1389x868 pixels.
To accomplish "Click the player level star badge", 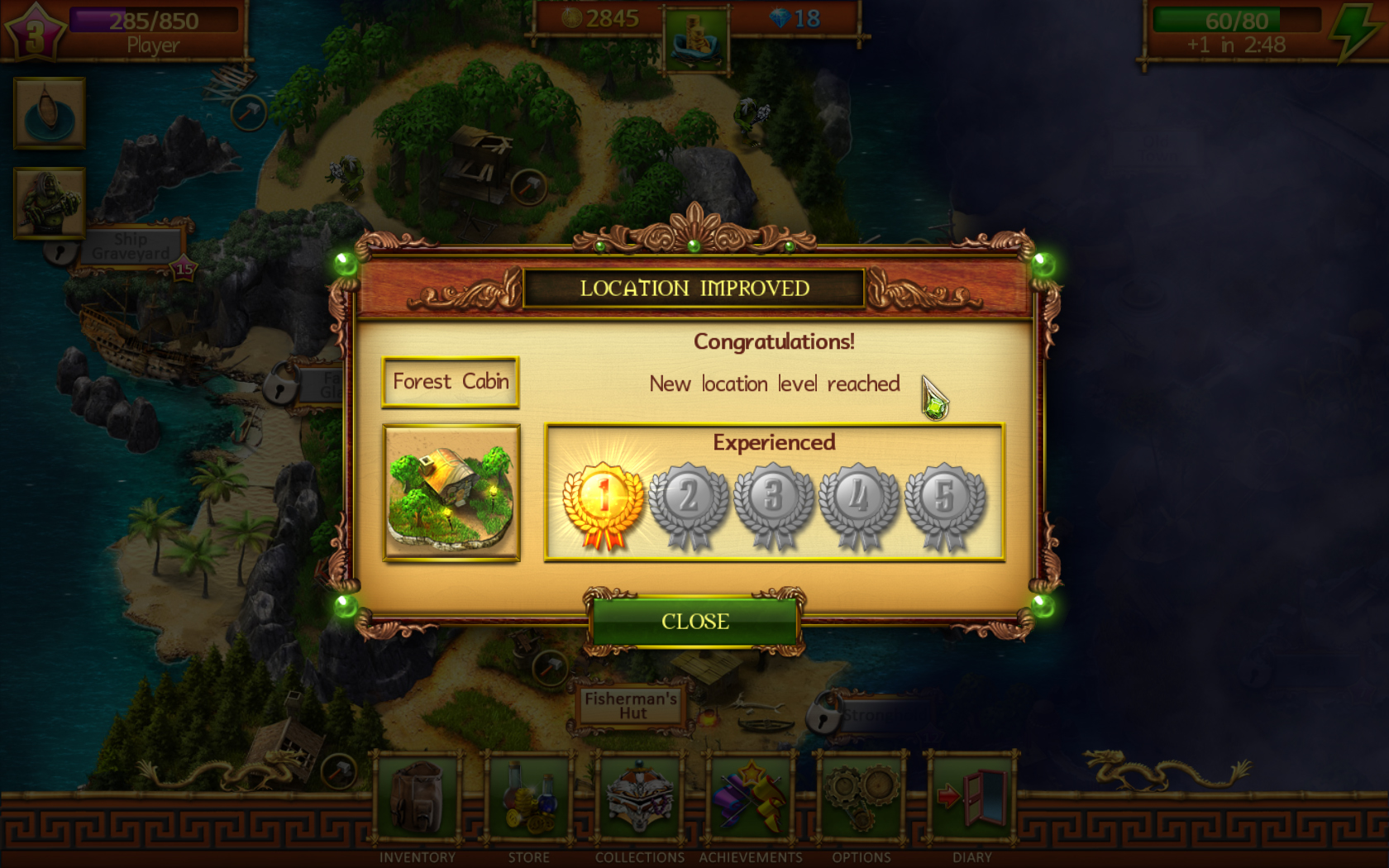I will (36, 30).
